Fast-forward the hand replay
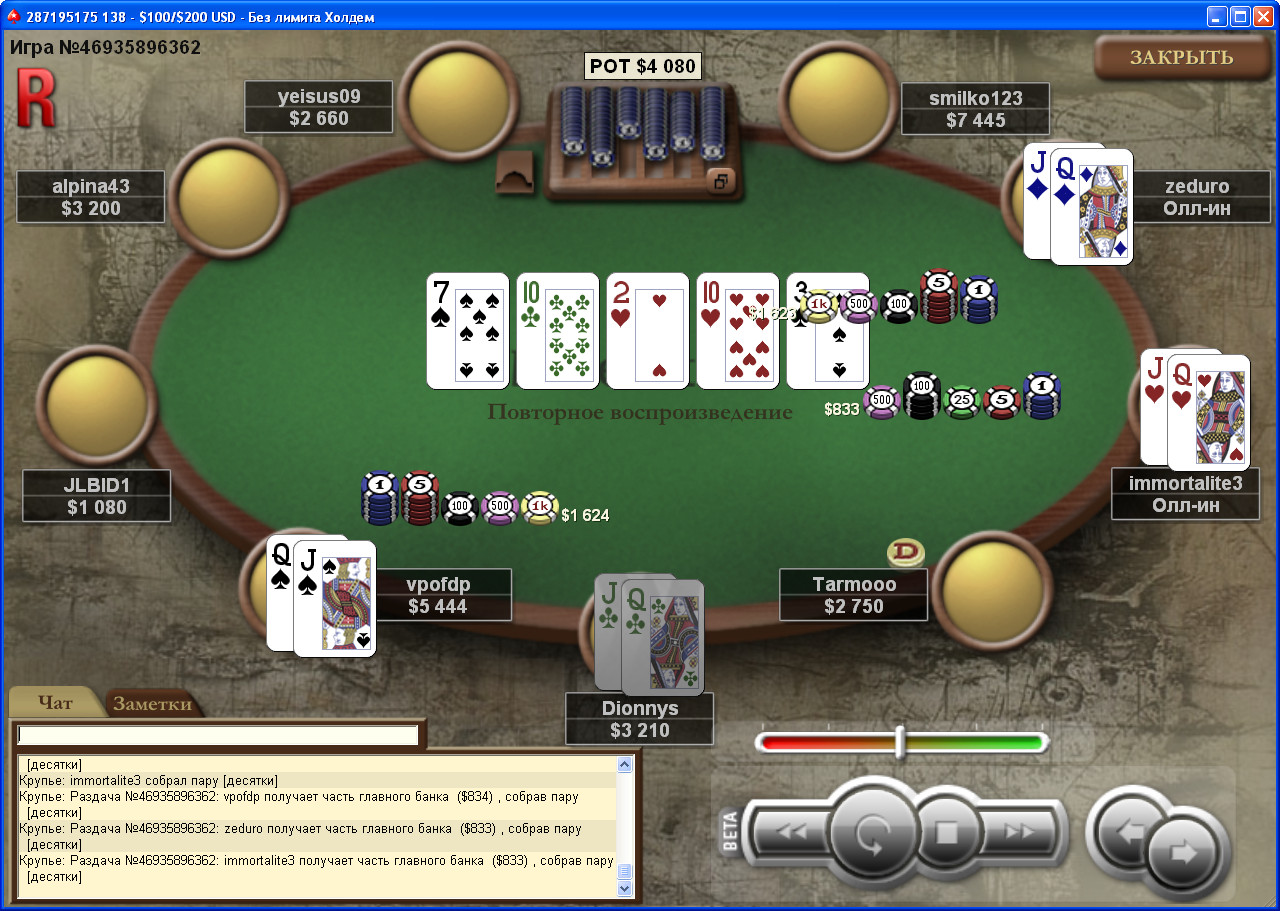This screenshot has height=911, width=1280. [1020, 832]
